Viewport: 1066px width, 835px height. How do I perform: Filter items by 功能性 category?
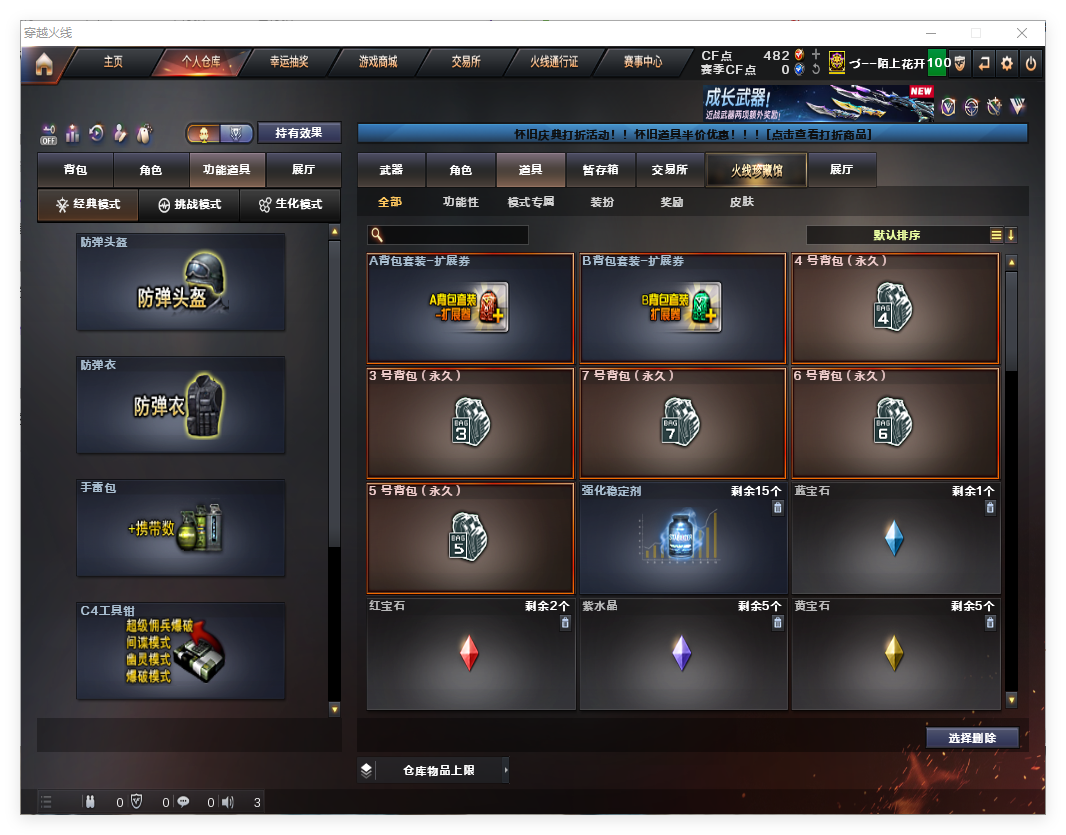[x=461, y=202]
